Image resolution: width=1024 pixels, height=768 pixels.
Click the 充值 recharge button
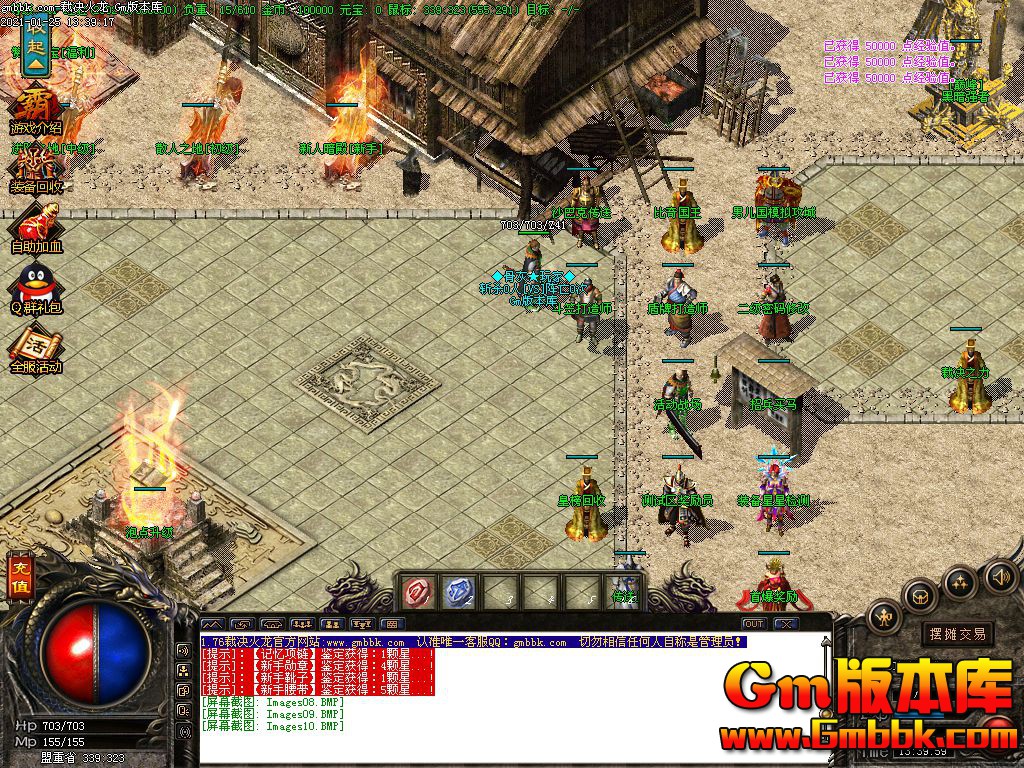coord(19,578)
